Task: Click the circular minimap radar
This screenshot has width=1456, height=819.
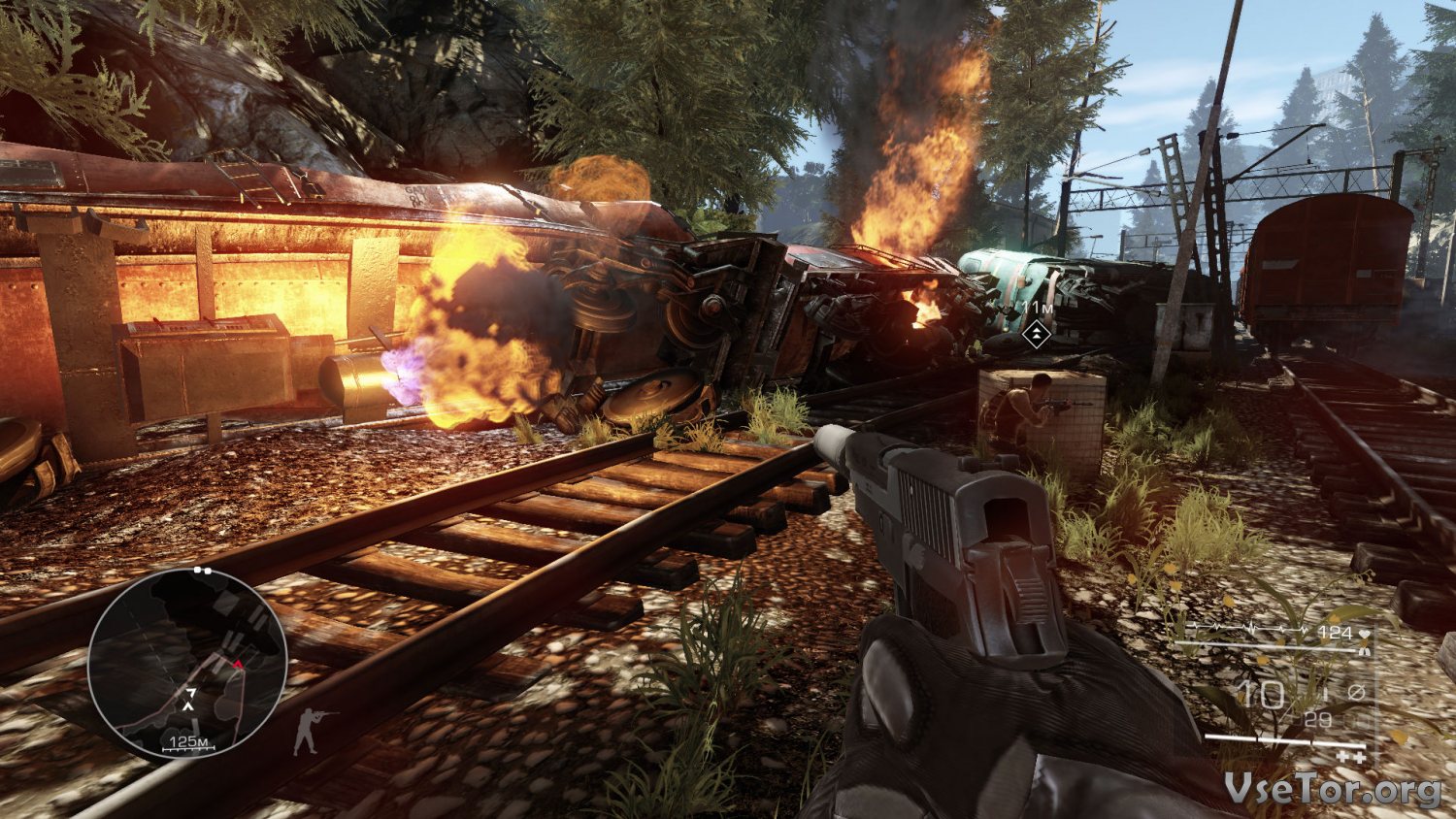Action: (186, 664)
